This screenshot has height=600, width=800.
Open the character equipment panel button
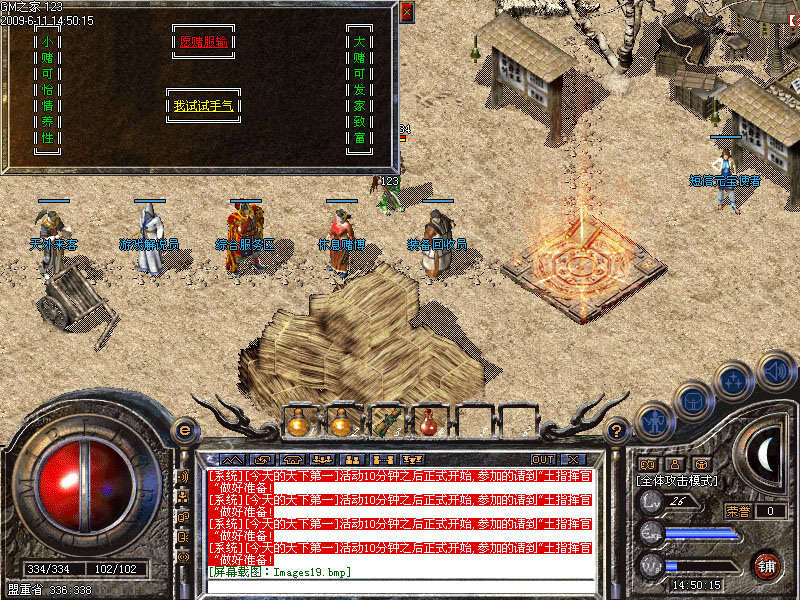click(x=655, y=423)
